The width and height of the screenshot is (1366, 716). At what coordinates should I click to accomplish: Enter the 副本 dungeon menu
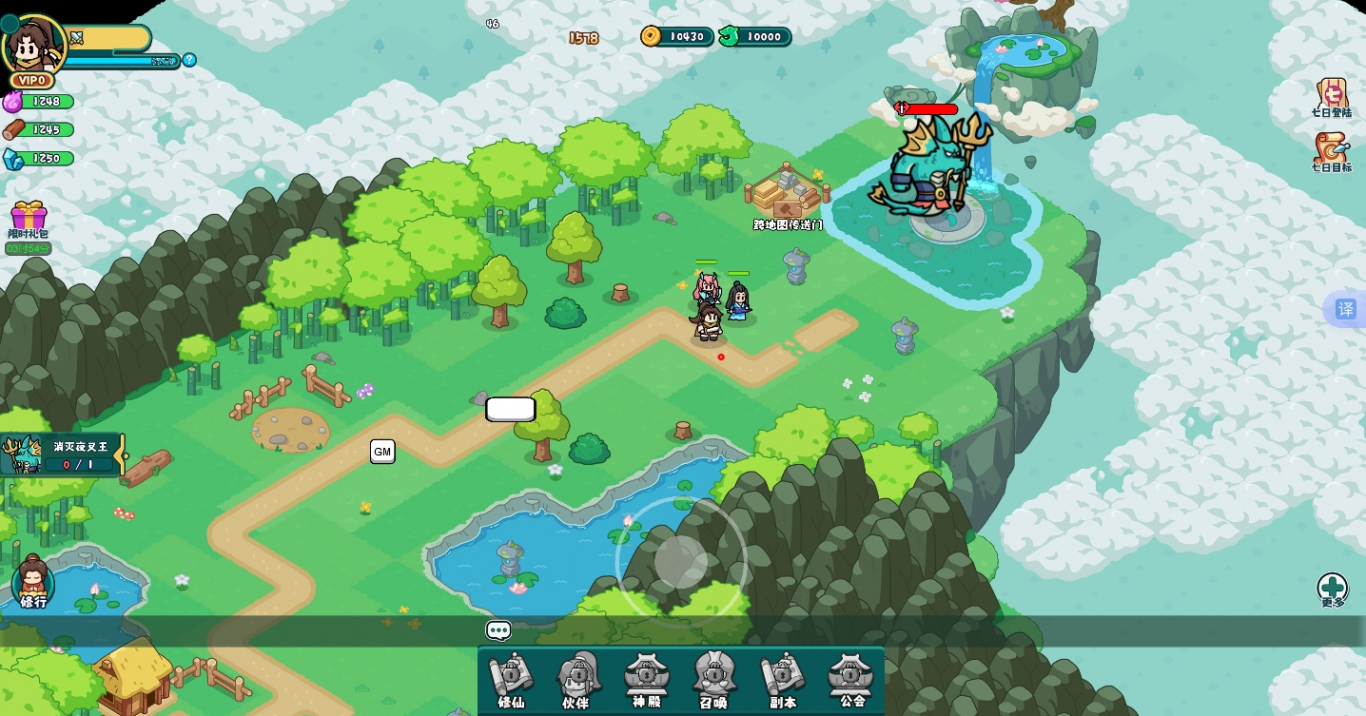click(x=783, y=680)
